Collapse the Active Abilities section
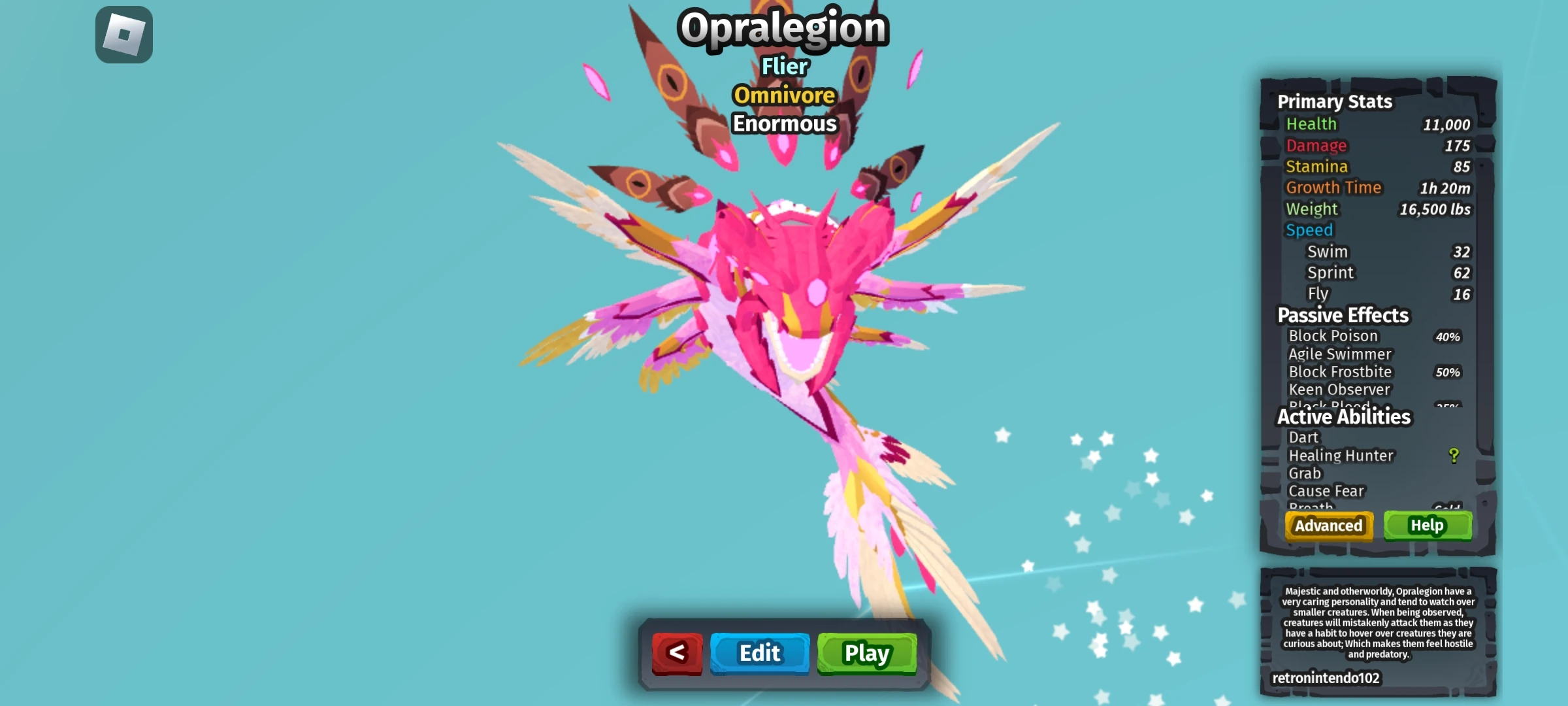This screenshot has height=706, width=1568. coord(1344,416)
